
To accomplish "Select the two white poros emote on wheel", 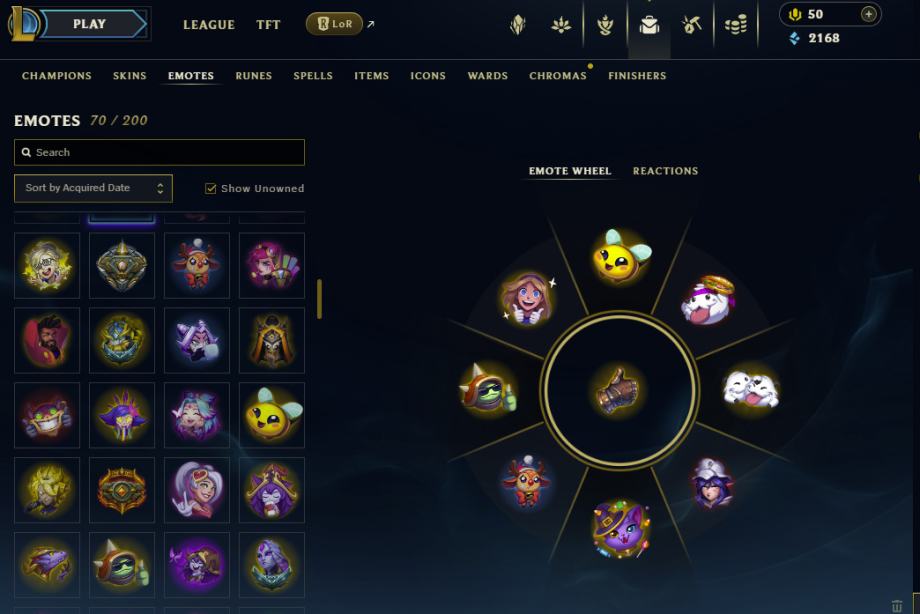I will point(750,389).
